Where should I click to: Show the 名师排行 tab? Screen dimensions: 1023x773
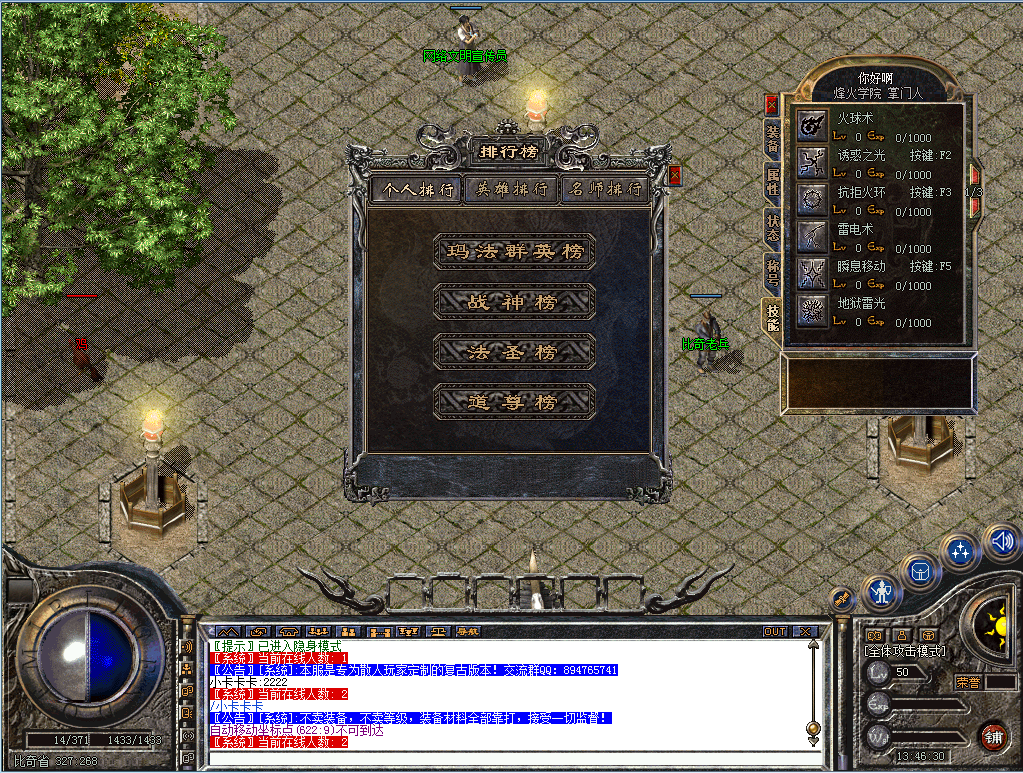point(606,189)
